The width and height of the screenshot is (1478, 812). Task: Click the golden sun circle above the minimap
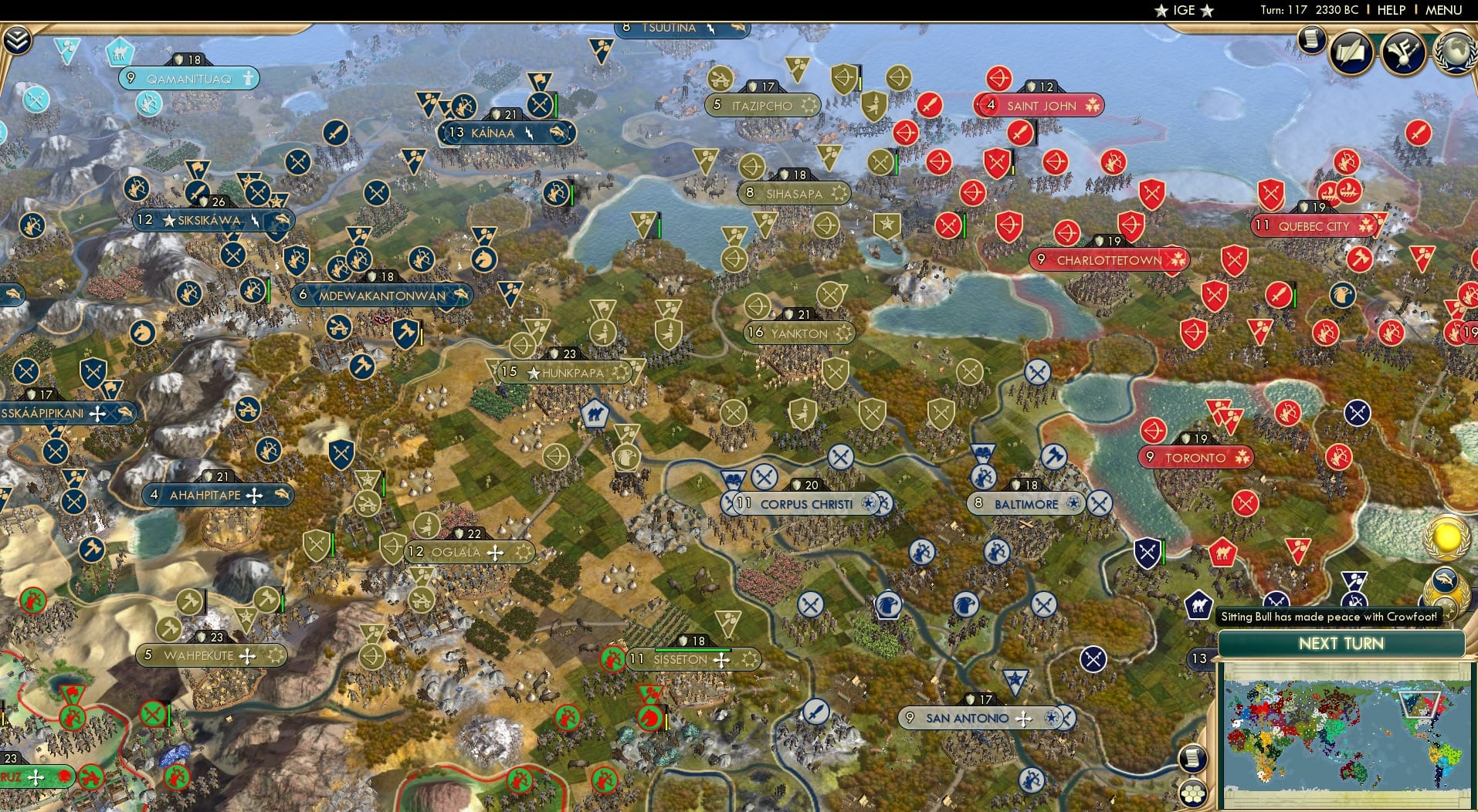pos(1446,536)
